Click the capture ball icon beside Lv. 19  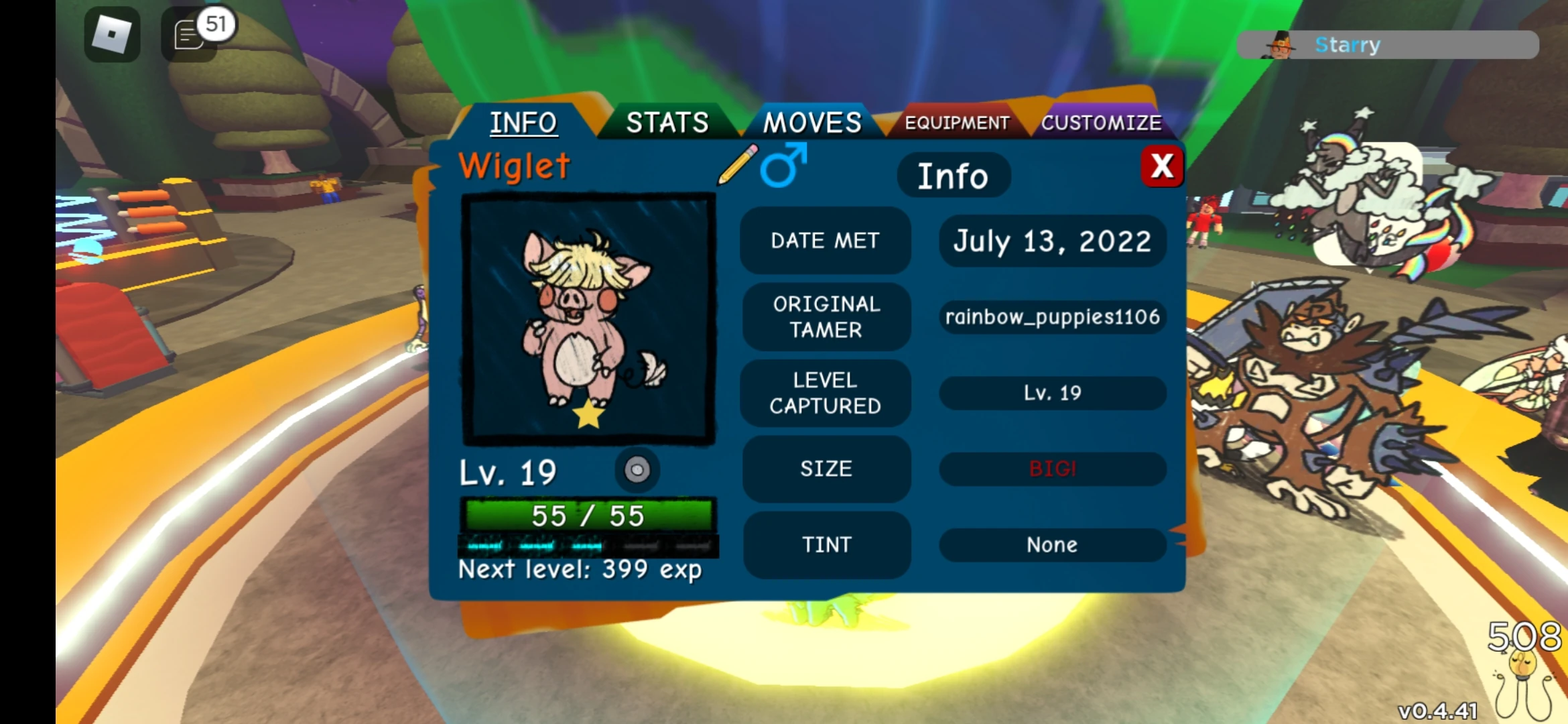tap(637, 471)
